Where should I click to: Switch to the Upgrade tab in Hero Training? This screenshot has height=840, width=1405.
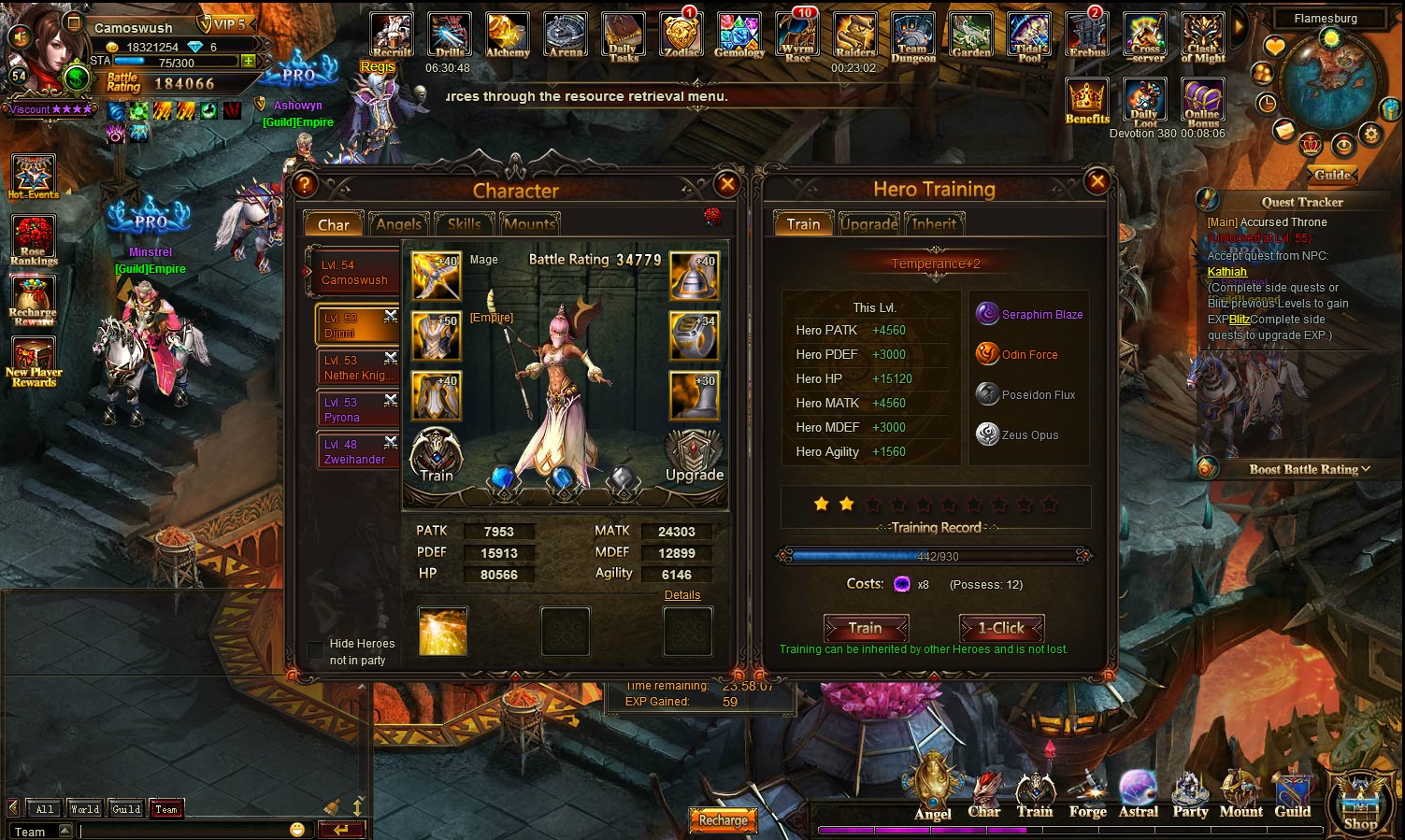pyautogui.click(x=868, y=224)
